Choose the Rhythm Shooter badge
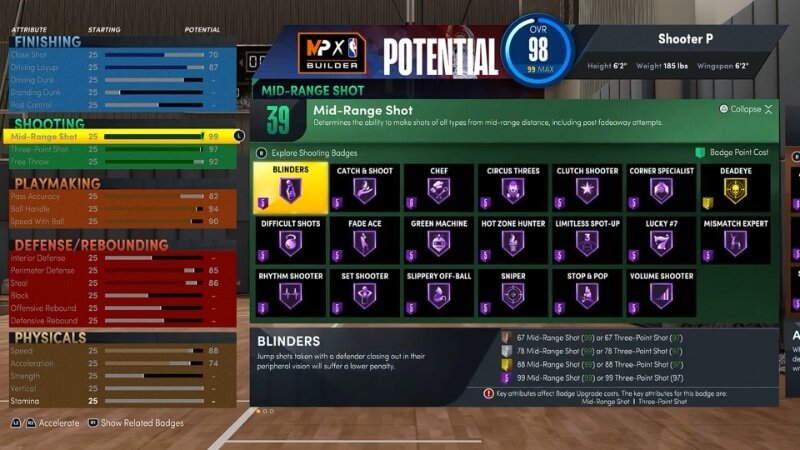This screenshot has height=450, width=800. coord(289,292)
